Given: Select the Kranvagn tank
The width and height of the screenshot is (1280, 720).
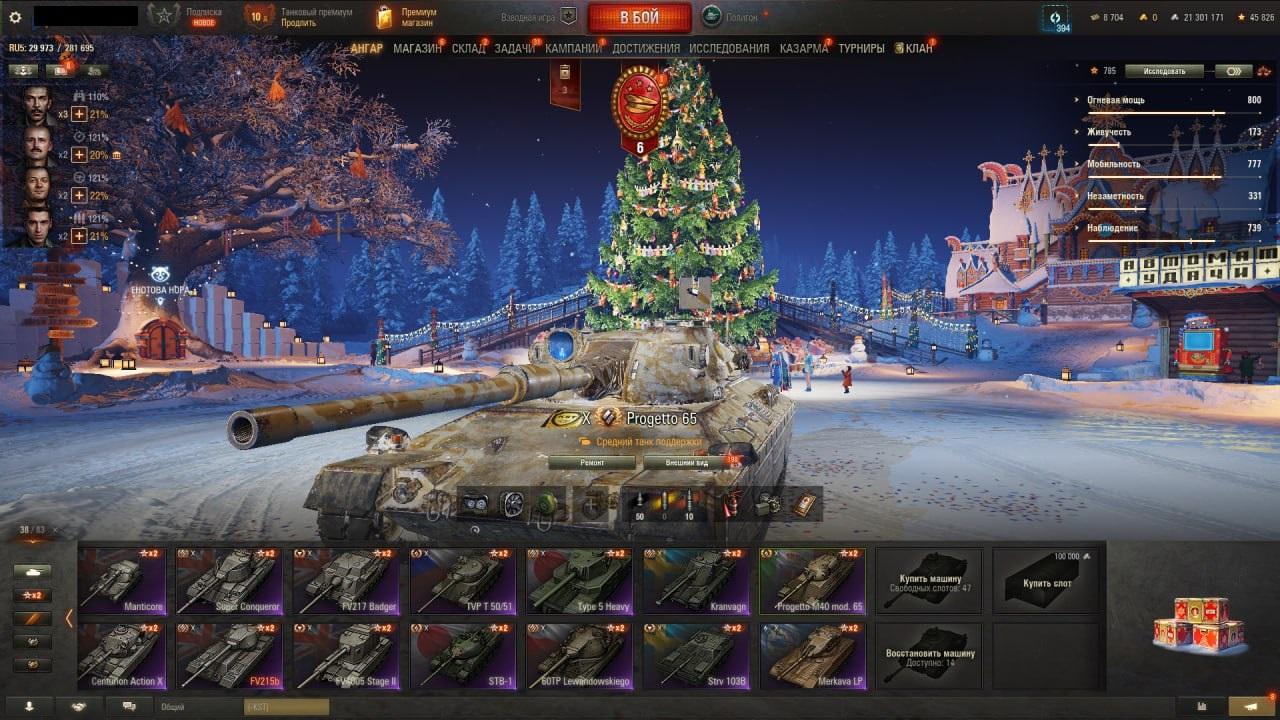Looking at the screenshot, I should 694,580.
